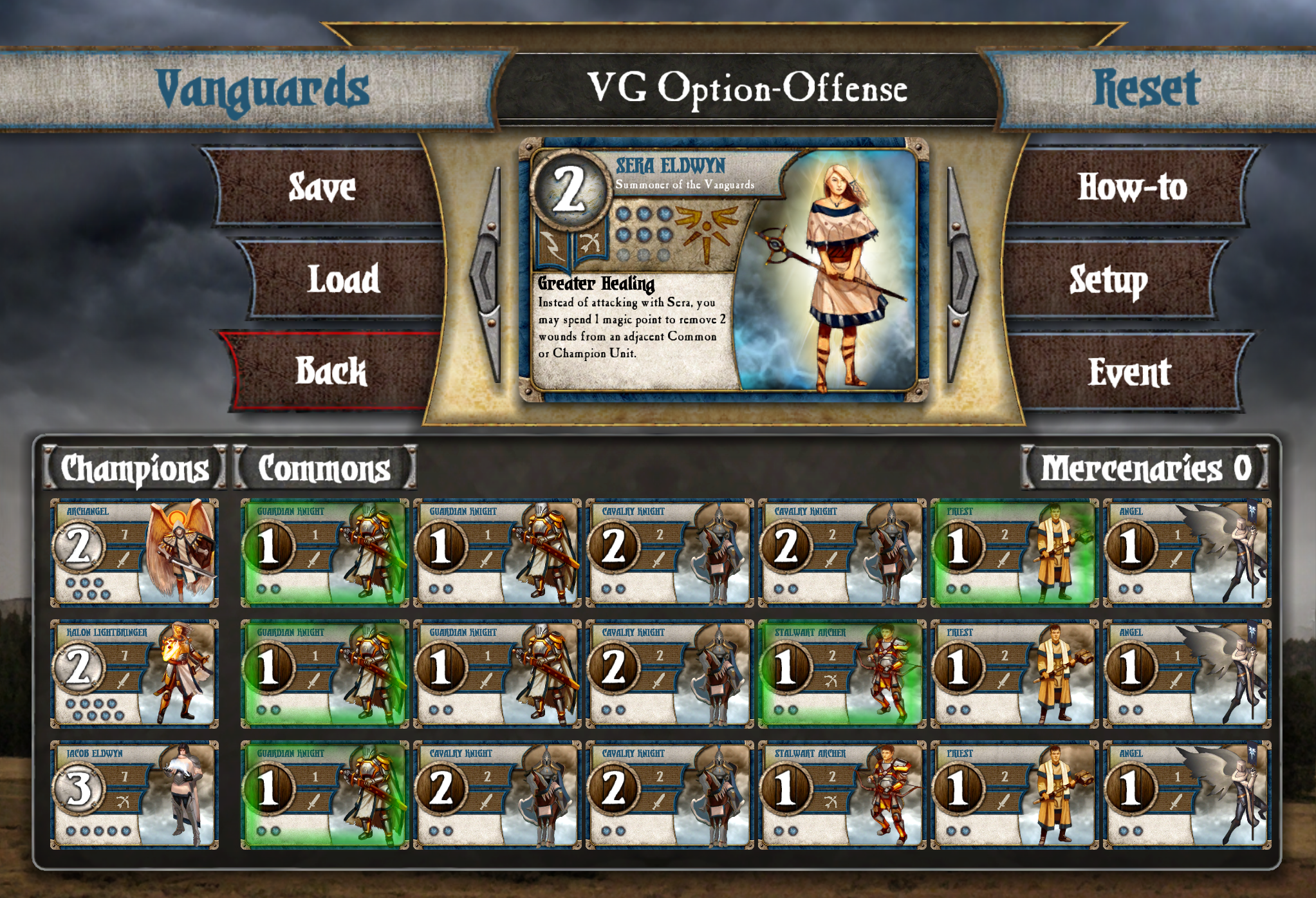Click the Champions header
The height and width of the screenshot is (898, 1316).
(135, 468)
